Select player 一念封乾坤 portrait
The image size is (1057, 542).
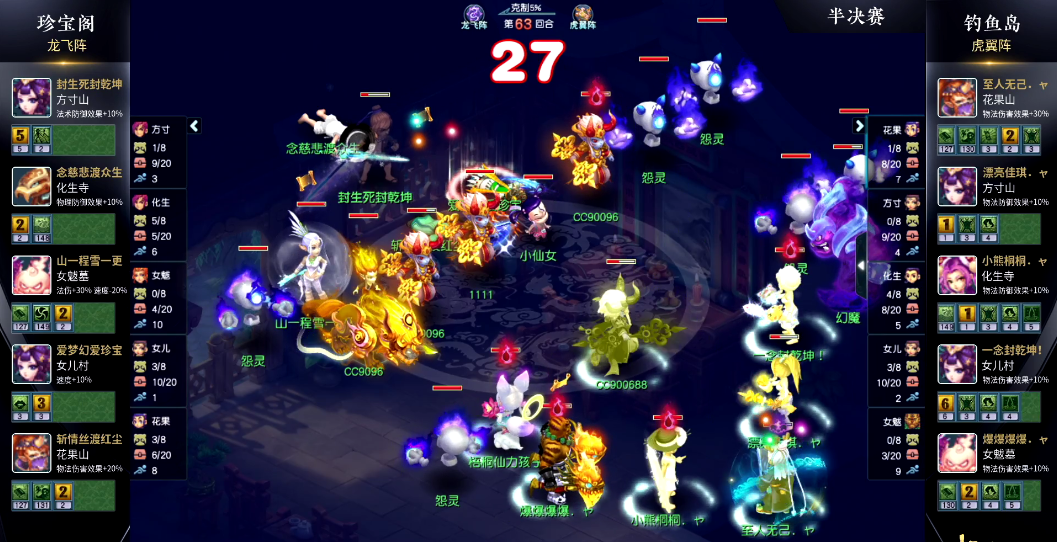957,364
